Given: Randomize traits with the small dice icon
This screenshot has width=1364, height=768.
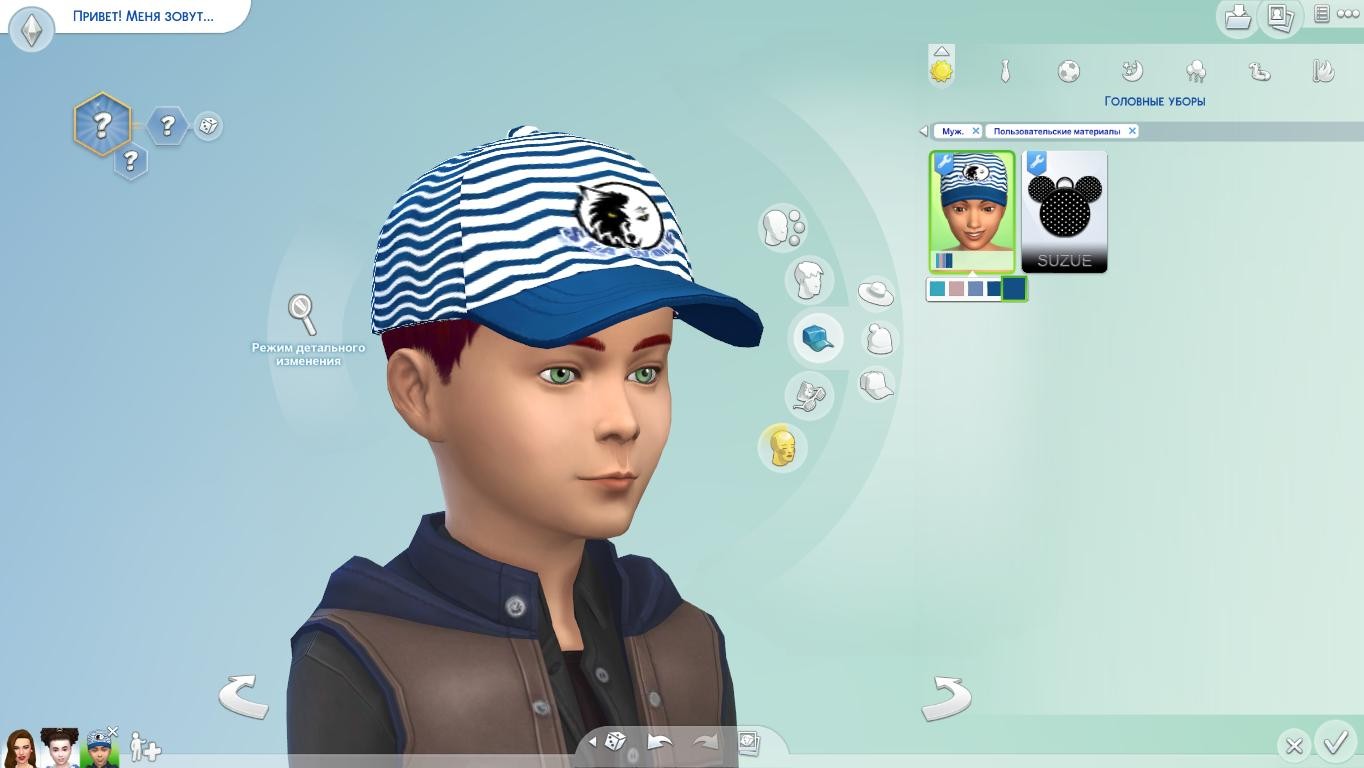Looking at the screenshot, I should (208, 126).
